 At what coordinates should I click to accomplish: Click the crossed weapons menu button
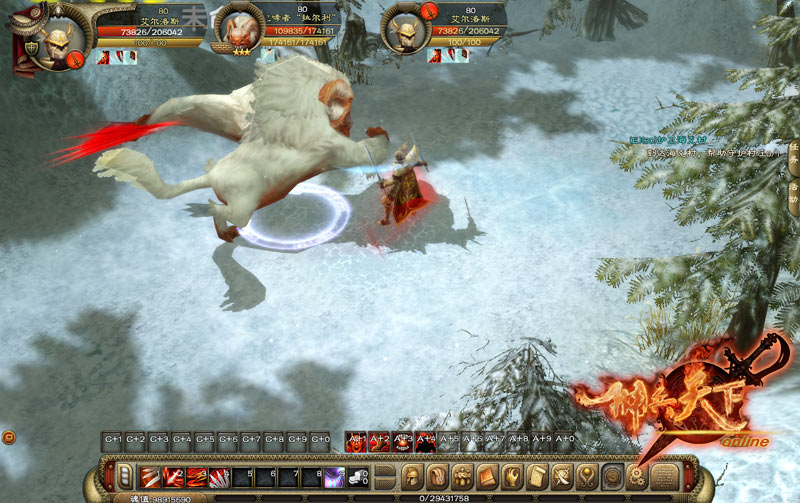click(562, 476)
